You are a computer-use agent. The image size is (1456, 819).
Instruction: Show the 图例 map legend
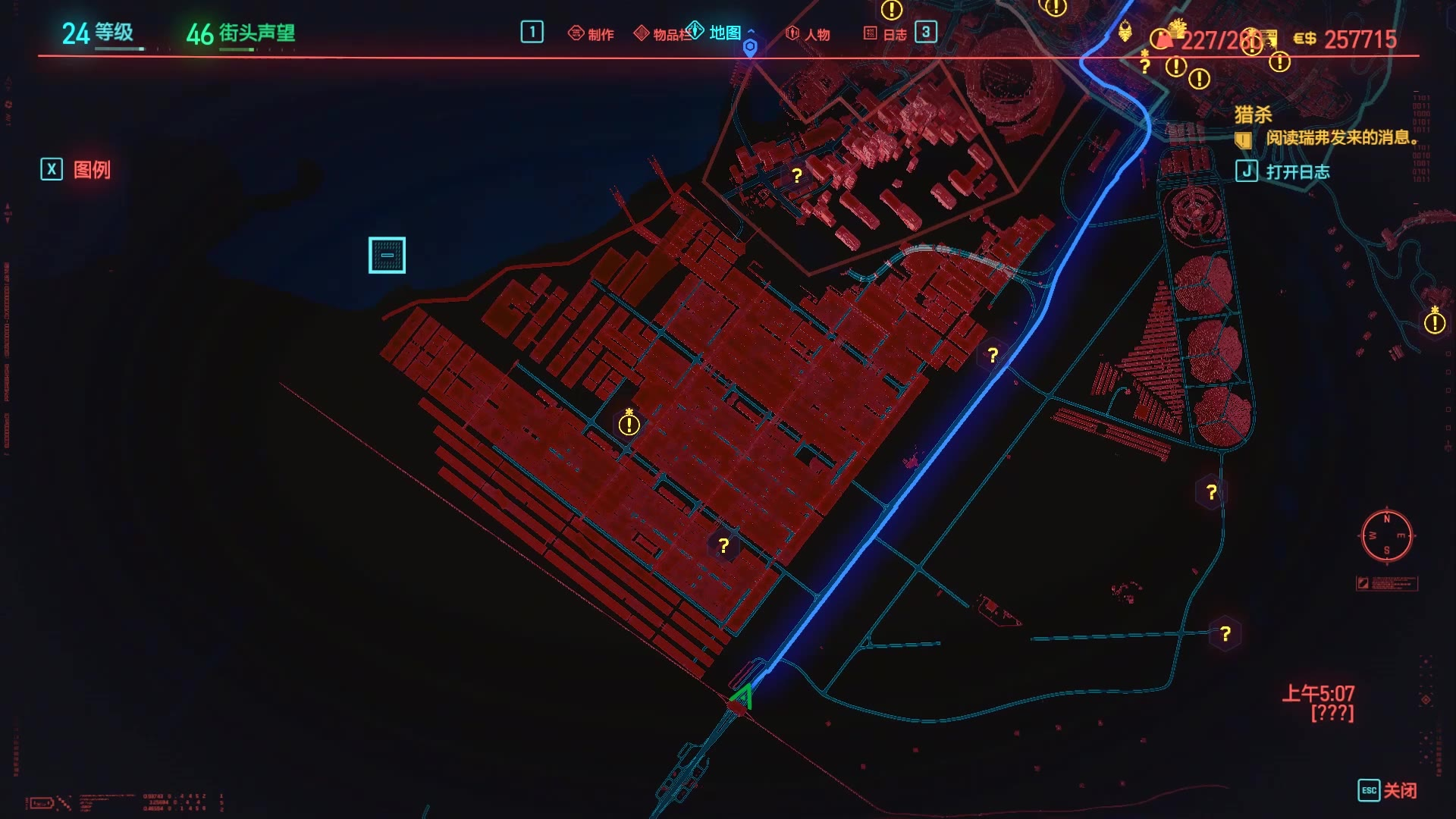pos(77,170)
